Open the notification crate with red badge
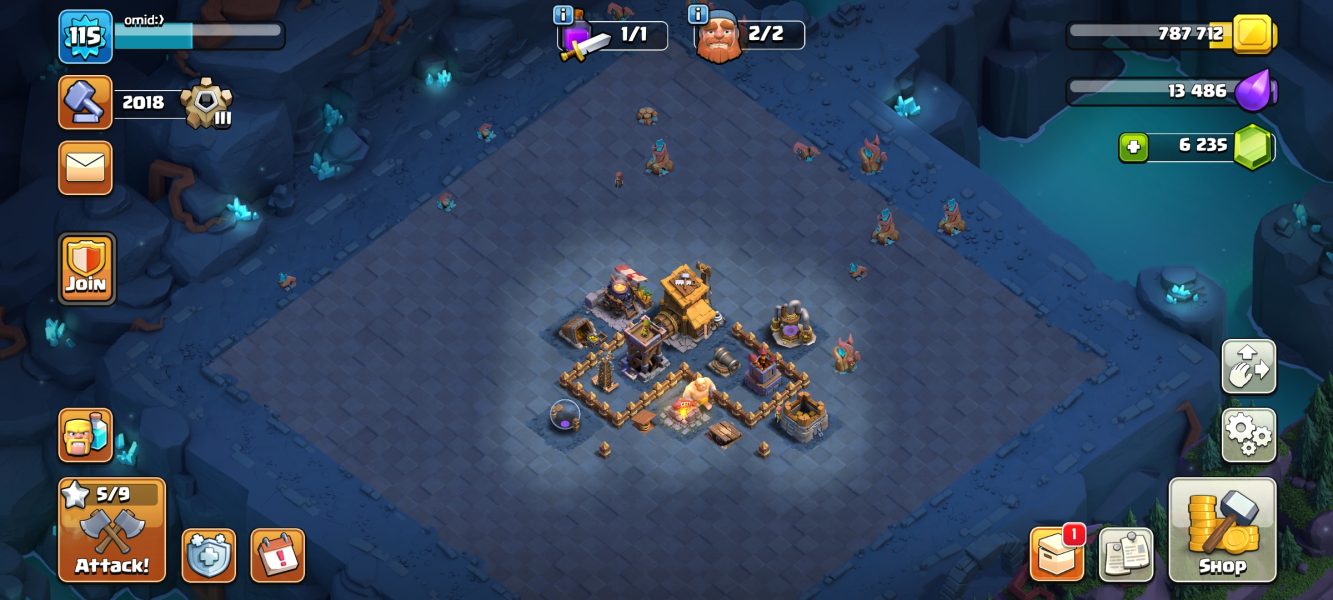This screenshot has height=600, width=1333. pyautogui.click(x=1057, y=554)
